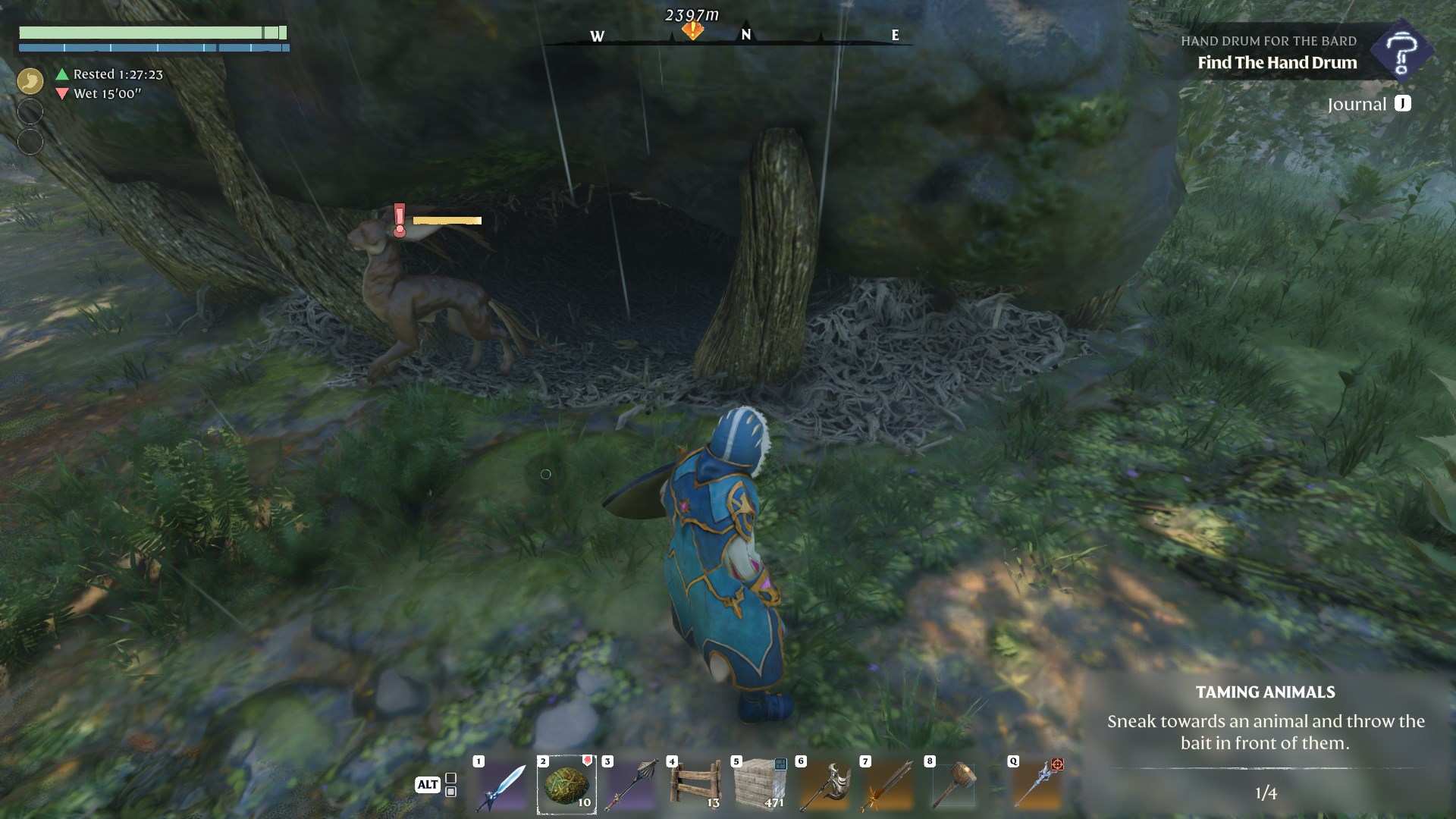Equip the mace in hotbar slot 3
Viewport: 1456px width, 819px height.
[631, 786]
